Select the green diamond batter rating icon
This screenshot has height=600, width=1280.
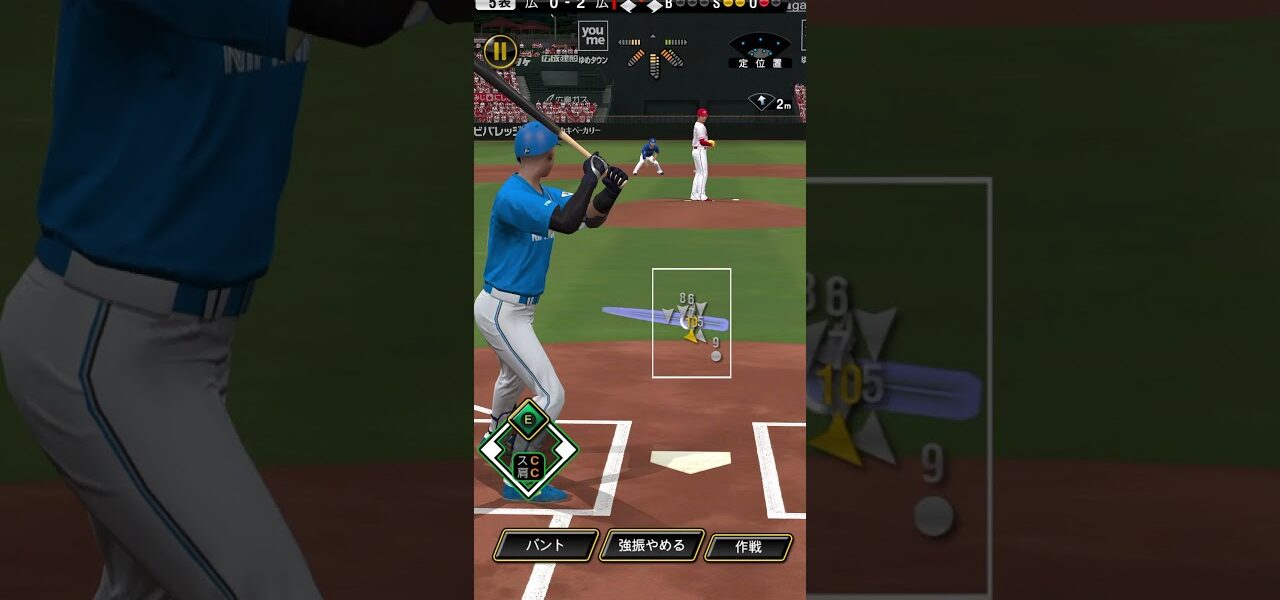pyautogui.click(x=528, y=449)
